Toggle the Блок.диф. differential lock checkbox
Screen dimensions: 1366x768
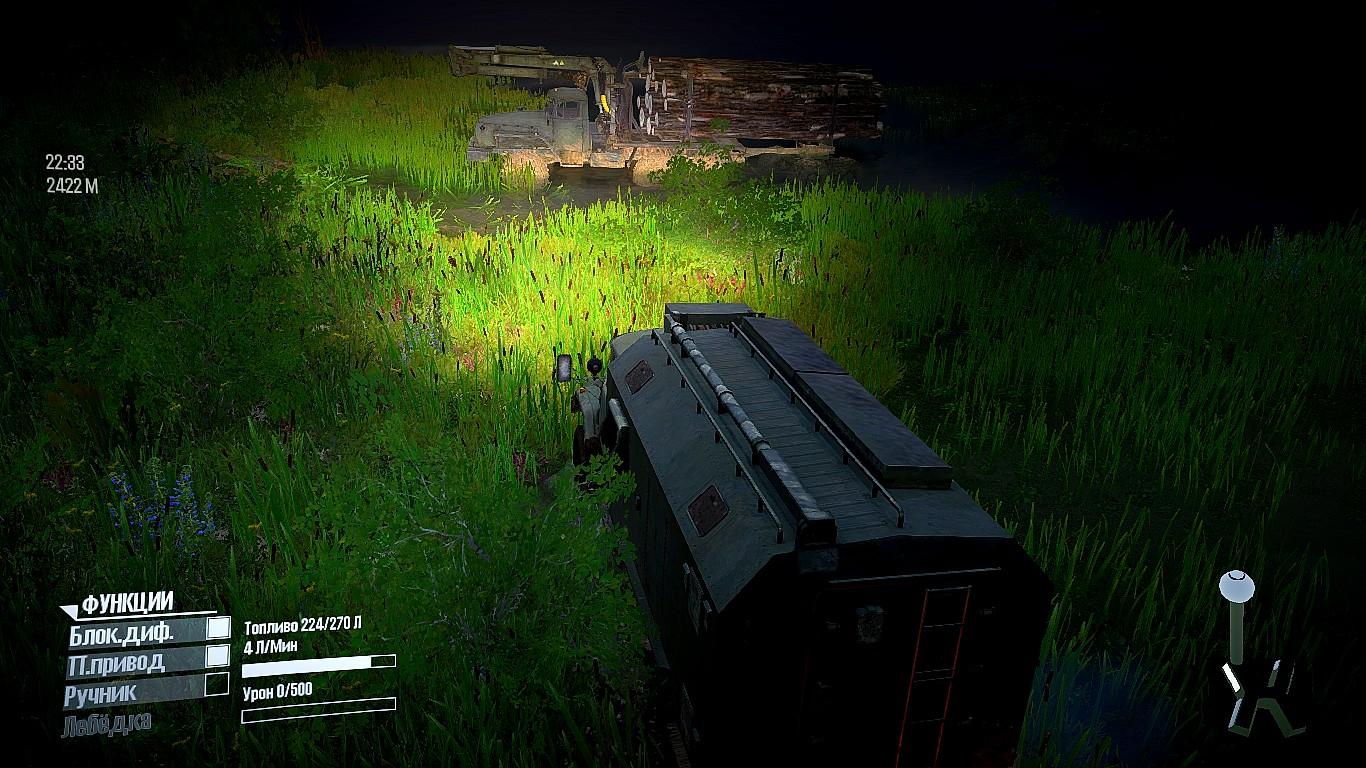(x=217, y=628)
